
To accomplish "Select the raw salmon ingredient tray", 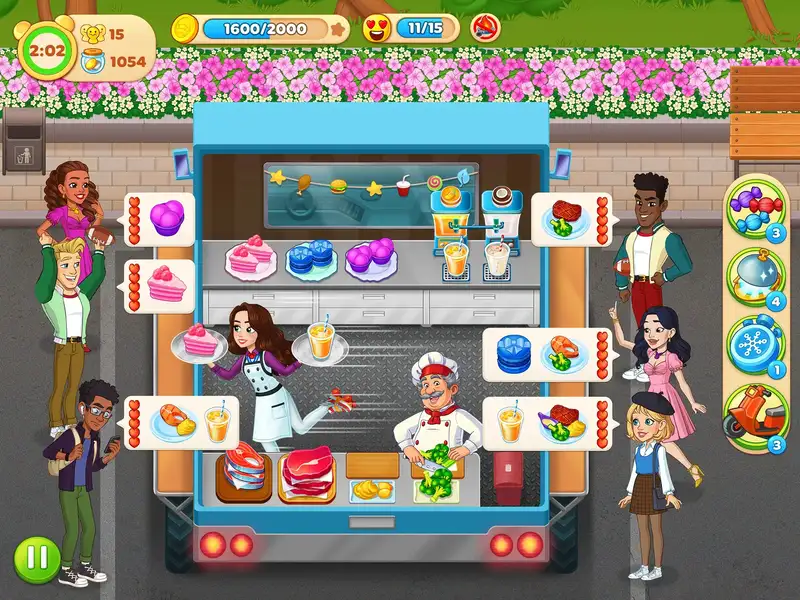I will 246,472.
